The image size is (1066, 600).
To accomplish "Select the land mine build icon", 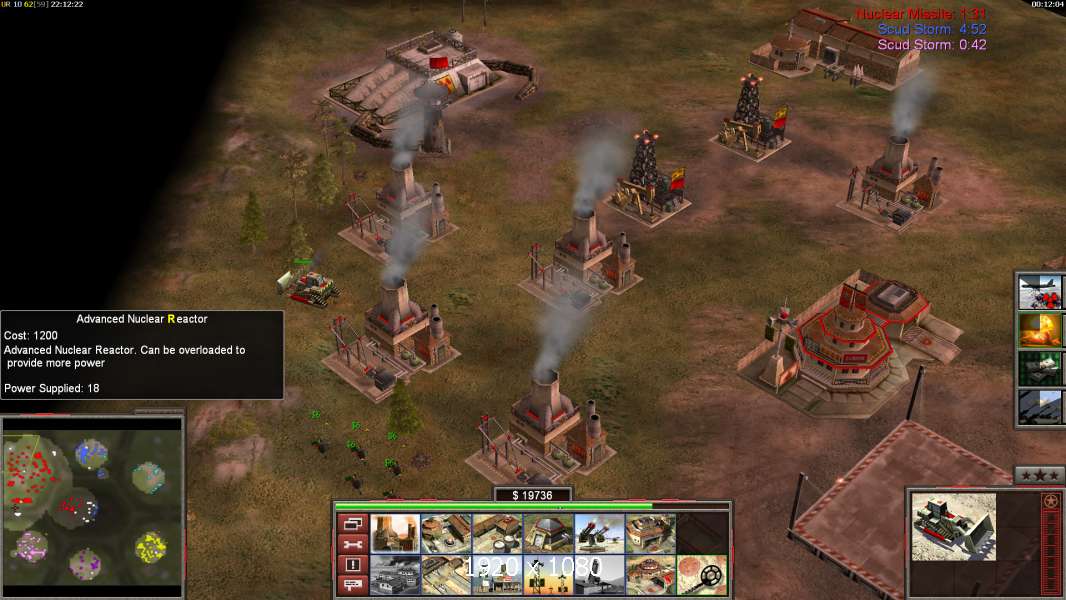I will pos(702,575).
